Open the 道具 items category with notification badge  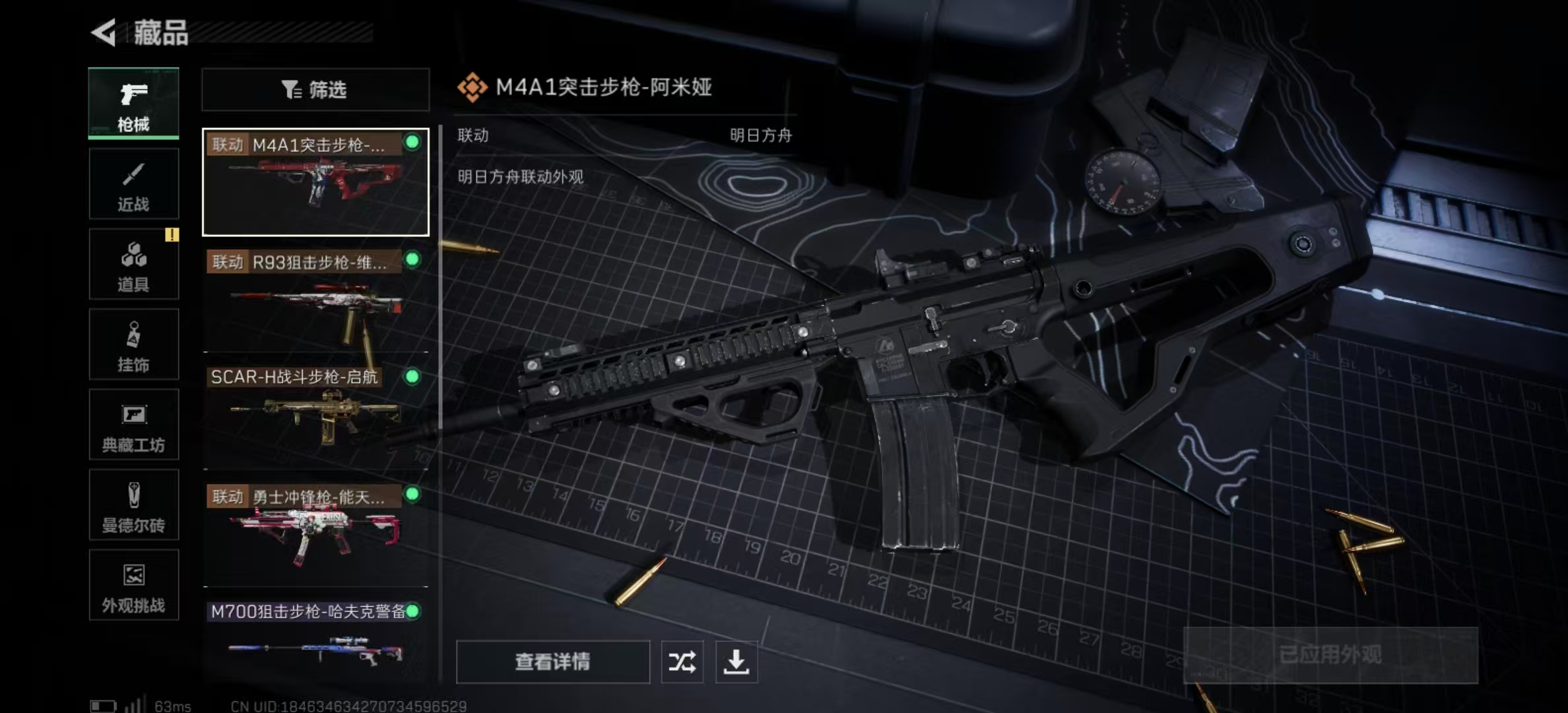(133, 264)
